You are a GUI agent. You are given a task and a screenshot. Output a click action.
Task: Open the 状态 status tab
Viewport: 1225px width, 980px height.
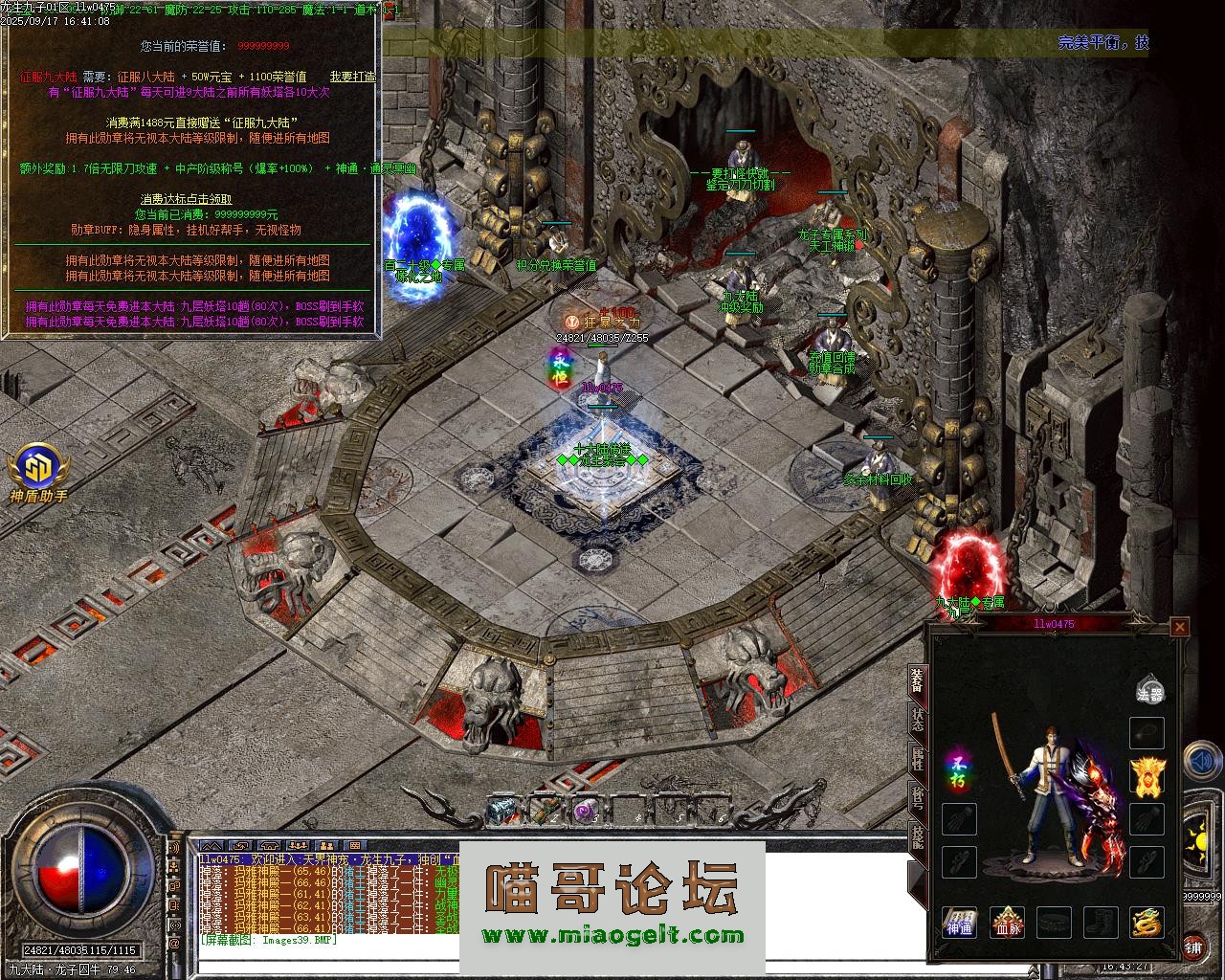[x=917, y=720]
